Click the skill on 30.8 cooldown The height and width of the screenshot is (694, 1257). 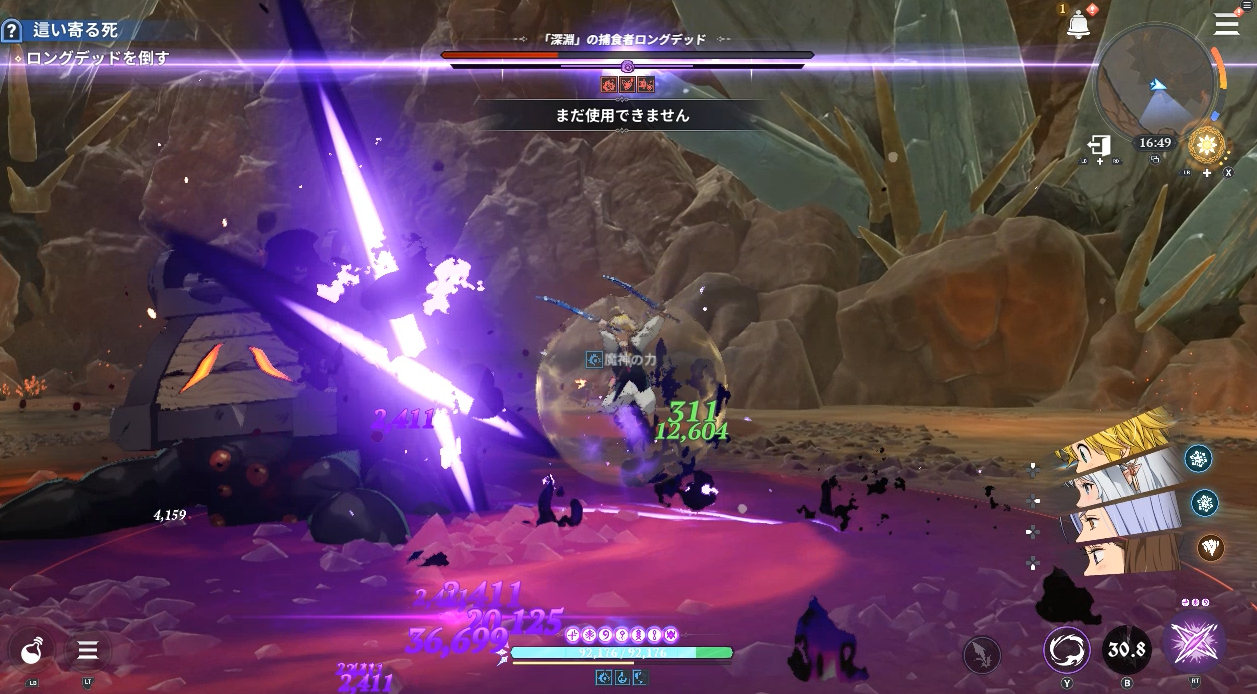coord(1126,651)
